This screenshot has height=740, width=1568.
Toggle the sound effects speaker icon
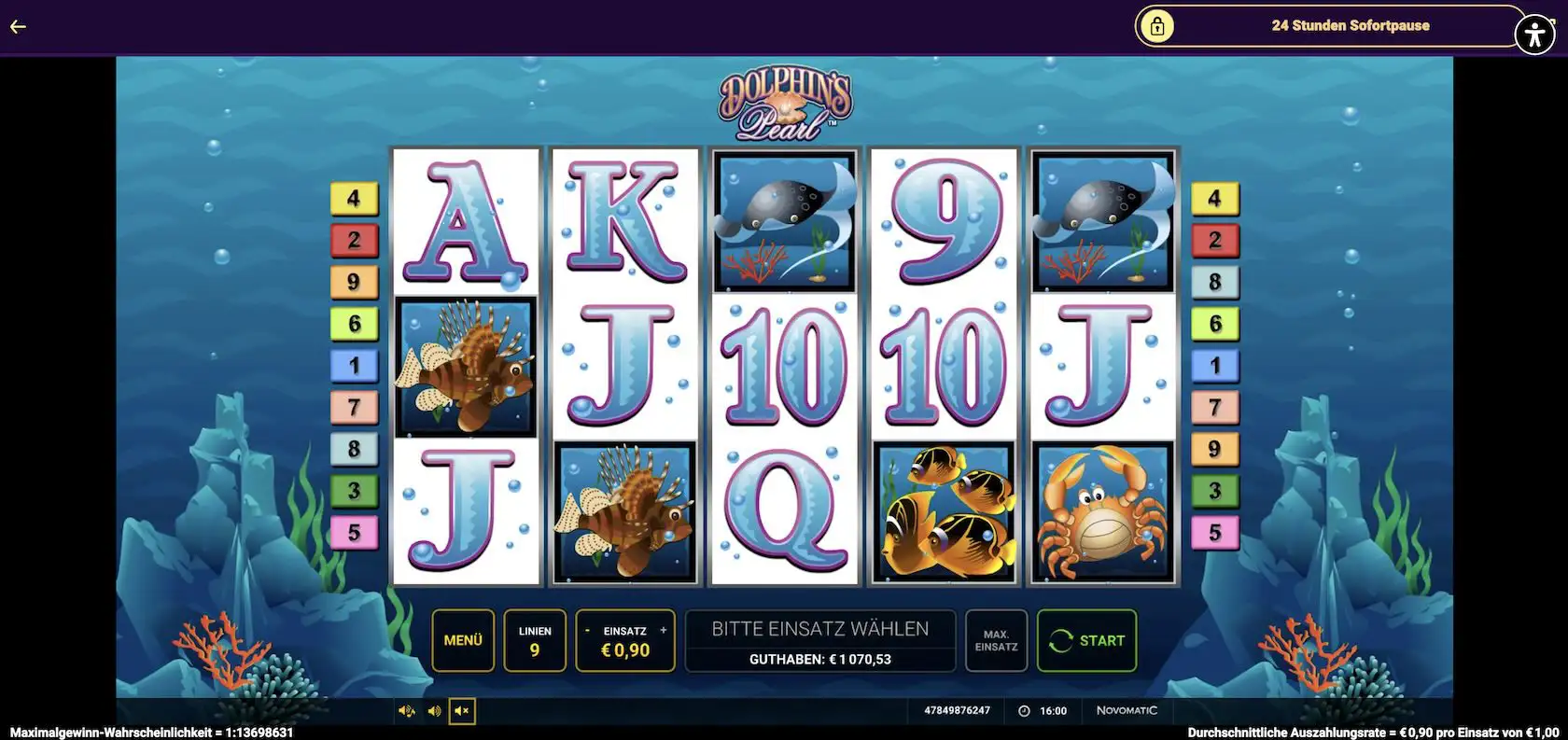point(433,710)
